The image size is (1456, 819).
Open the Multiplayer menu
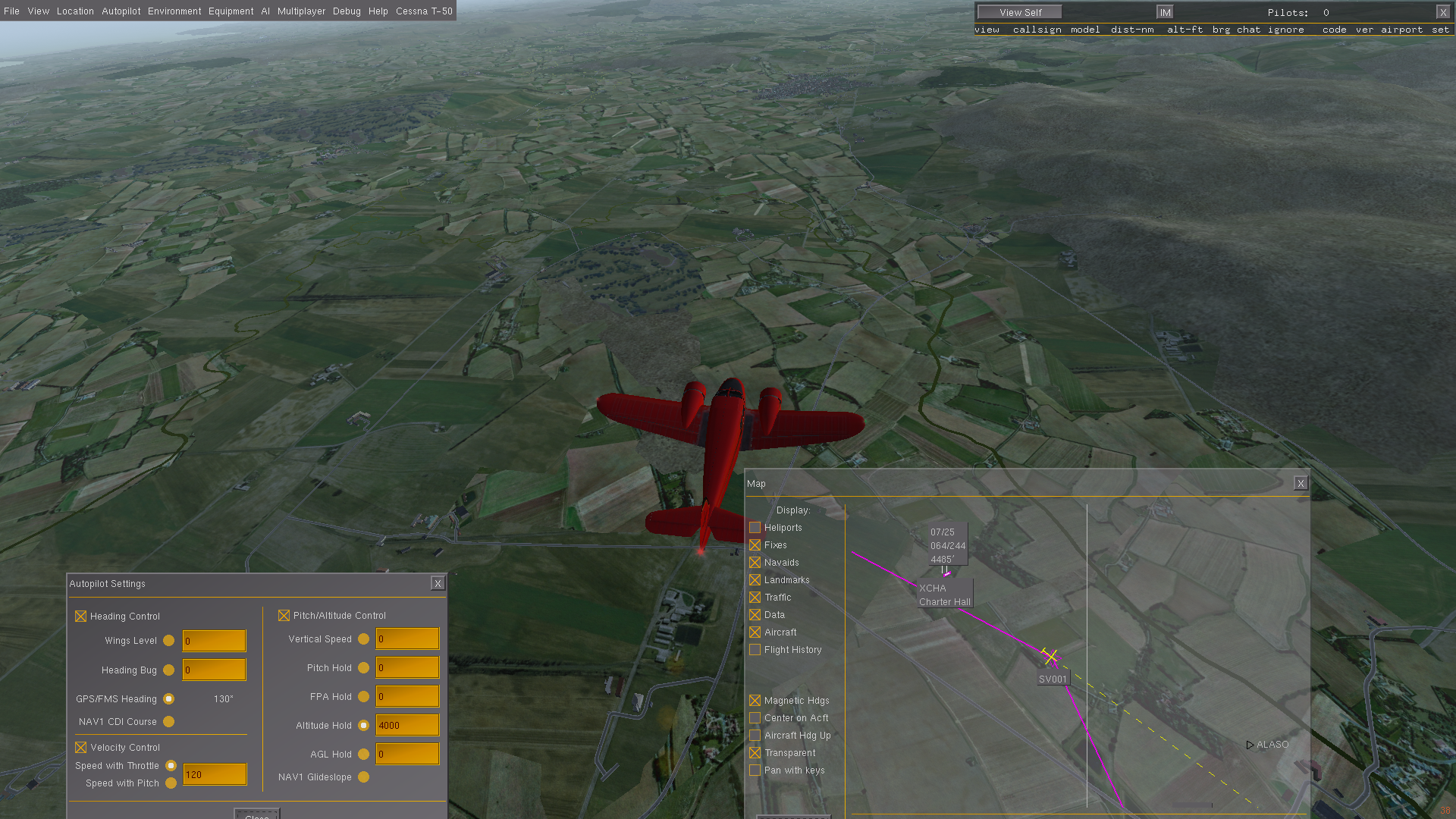click(x=301, y=11)
